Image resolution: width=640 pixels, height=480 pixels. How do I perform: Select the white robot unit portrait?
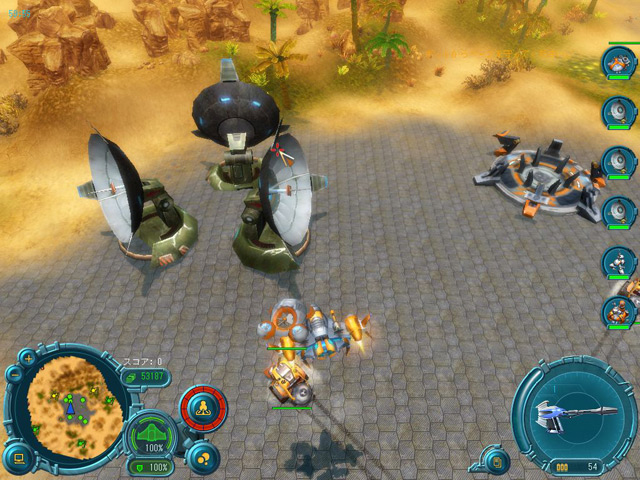pos(618,263)
